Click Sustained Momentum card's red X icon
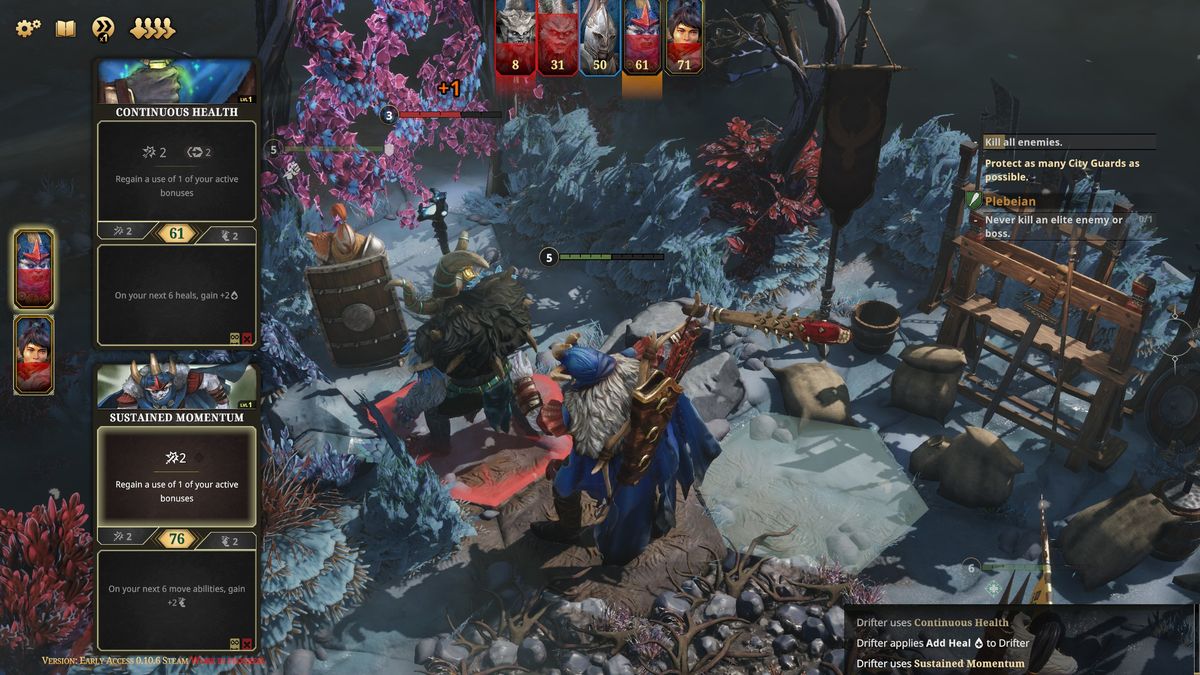Viewport: 1200px width, 675px height. pyautogui.click(x=247, y=644)
